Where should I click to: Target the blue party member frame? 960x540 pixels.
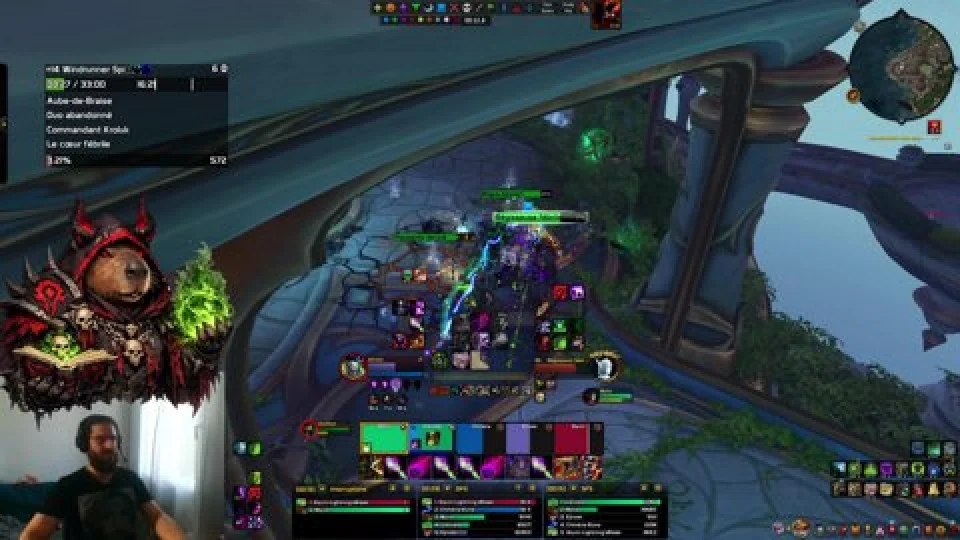coord(469,438)
